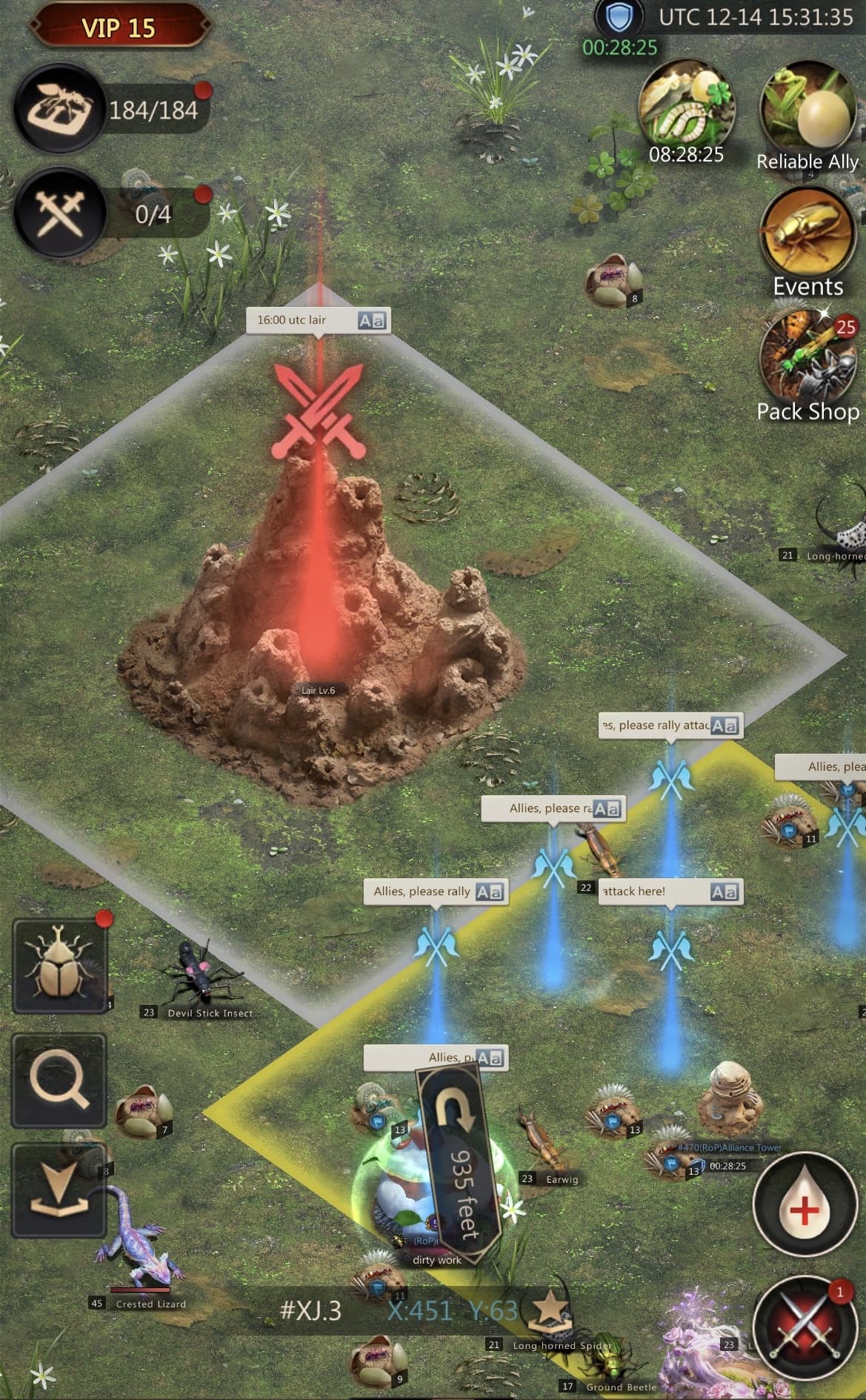Viewport: 866px width, 1400px height.
Task: Click the downward arrow tray button
Action: [59, 1190]
